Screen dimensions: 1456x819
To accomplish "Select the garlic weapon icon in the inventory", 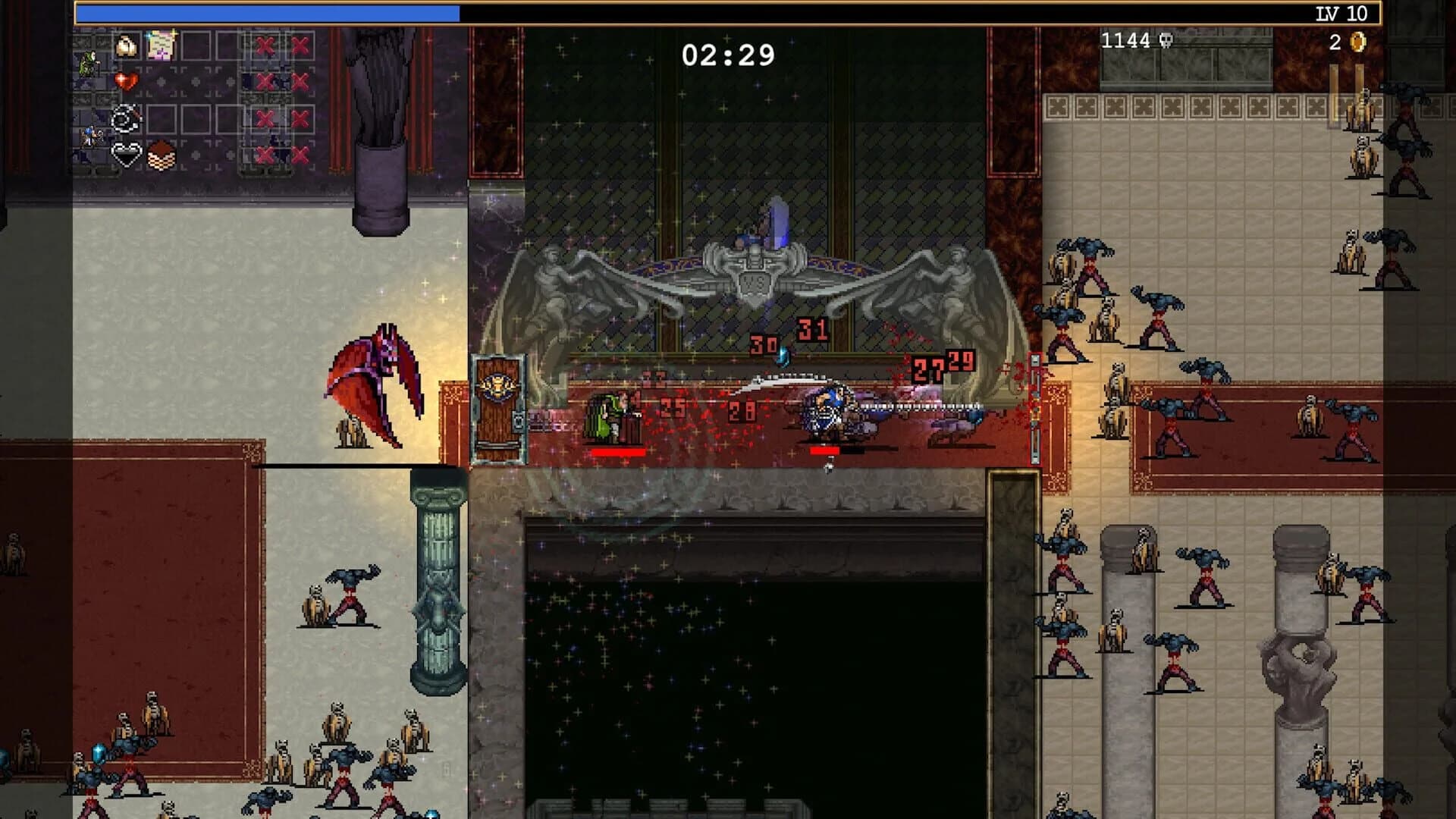I will (127, 45).
